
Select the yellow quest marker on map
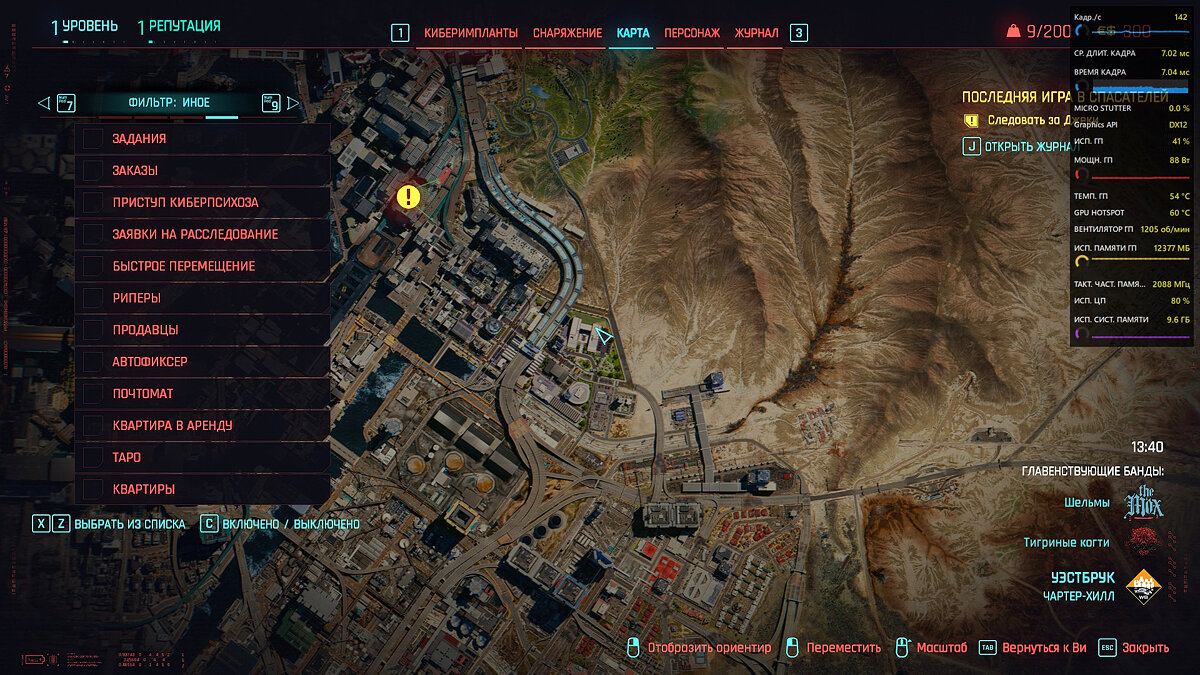point(408,196)
